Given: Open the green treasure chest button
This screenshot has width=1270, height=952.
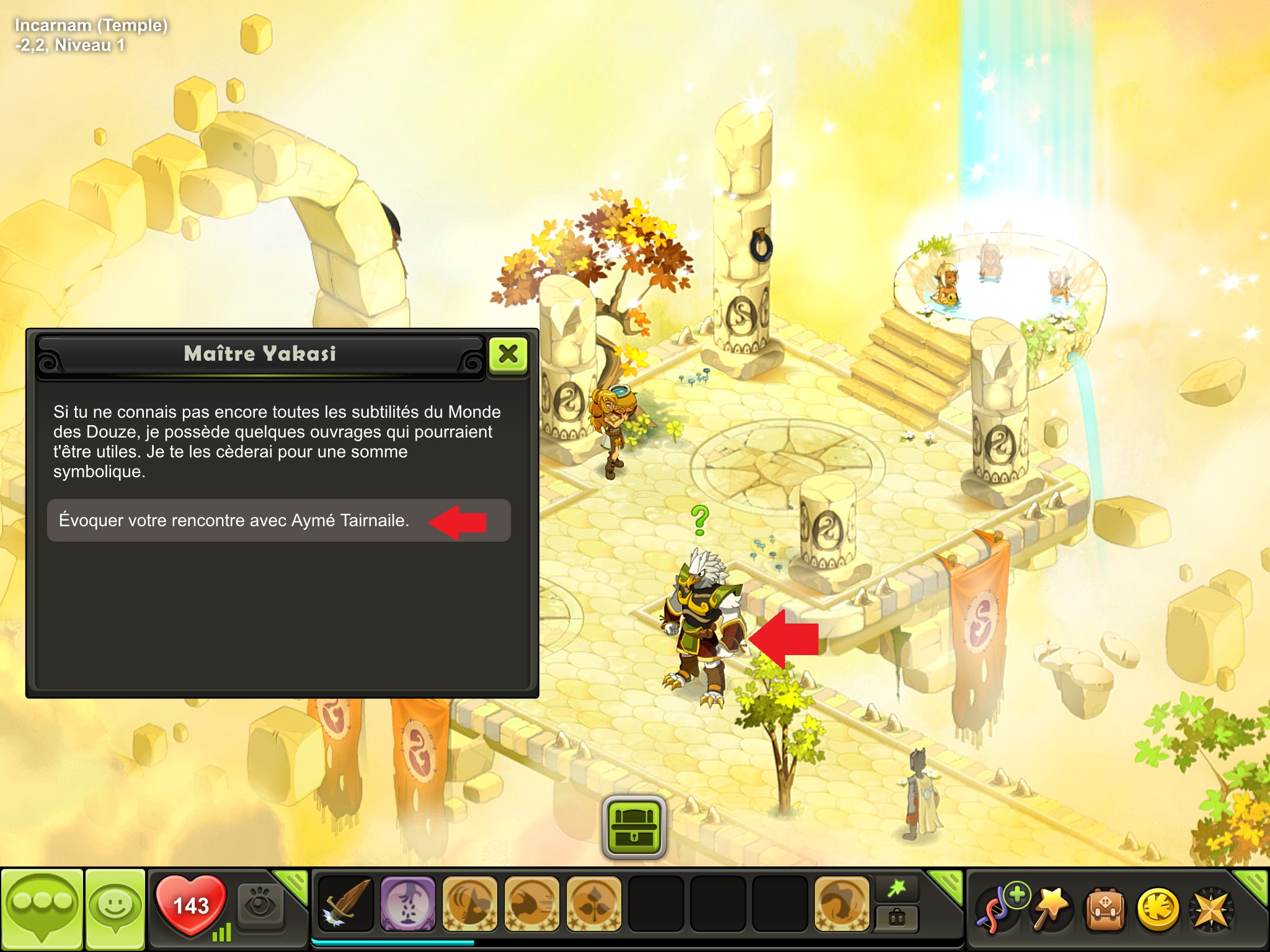Looking at the screenshot, I should pyautogui.click(x=634, y=826).
